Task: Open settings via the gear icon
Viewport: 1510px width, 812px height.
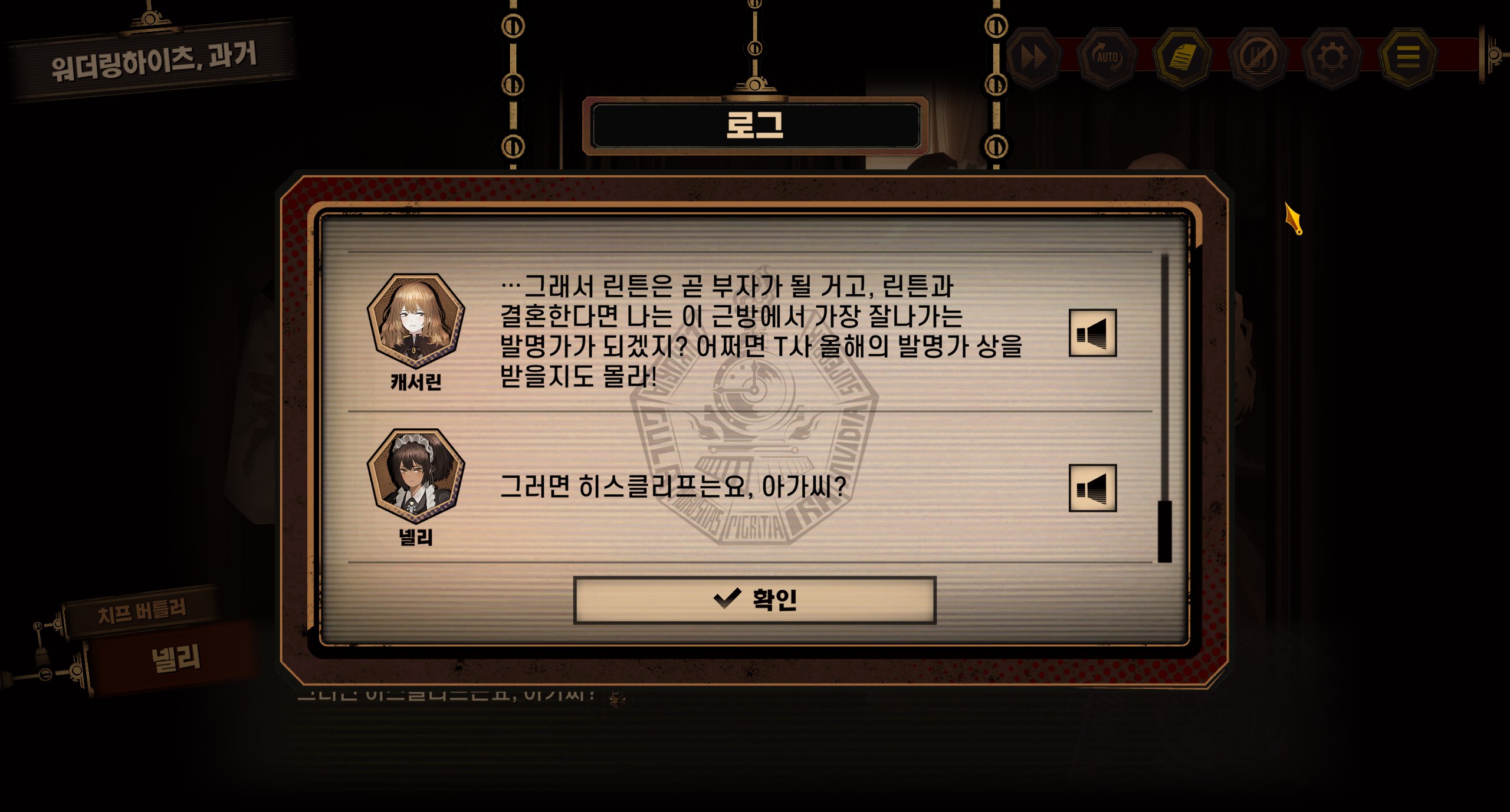Action: pyautogui.click(x=1332, y=57)
